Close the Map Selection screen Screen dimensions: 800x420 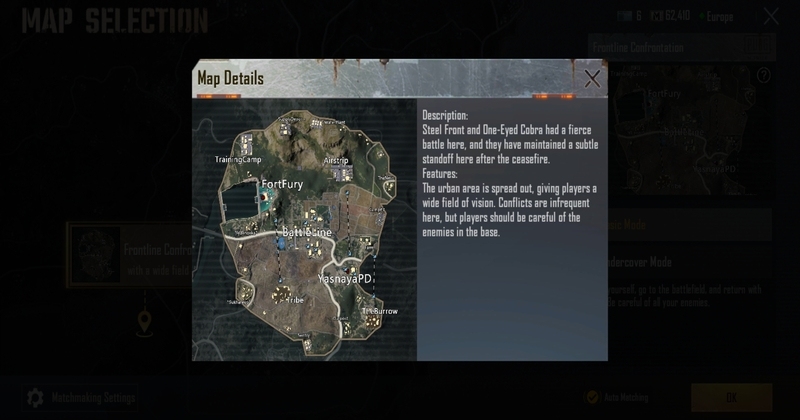click(771, 16)
